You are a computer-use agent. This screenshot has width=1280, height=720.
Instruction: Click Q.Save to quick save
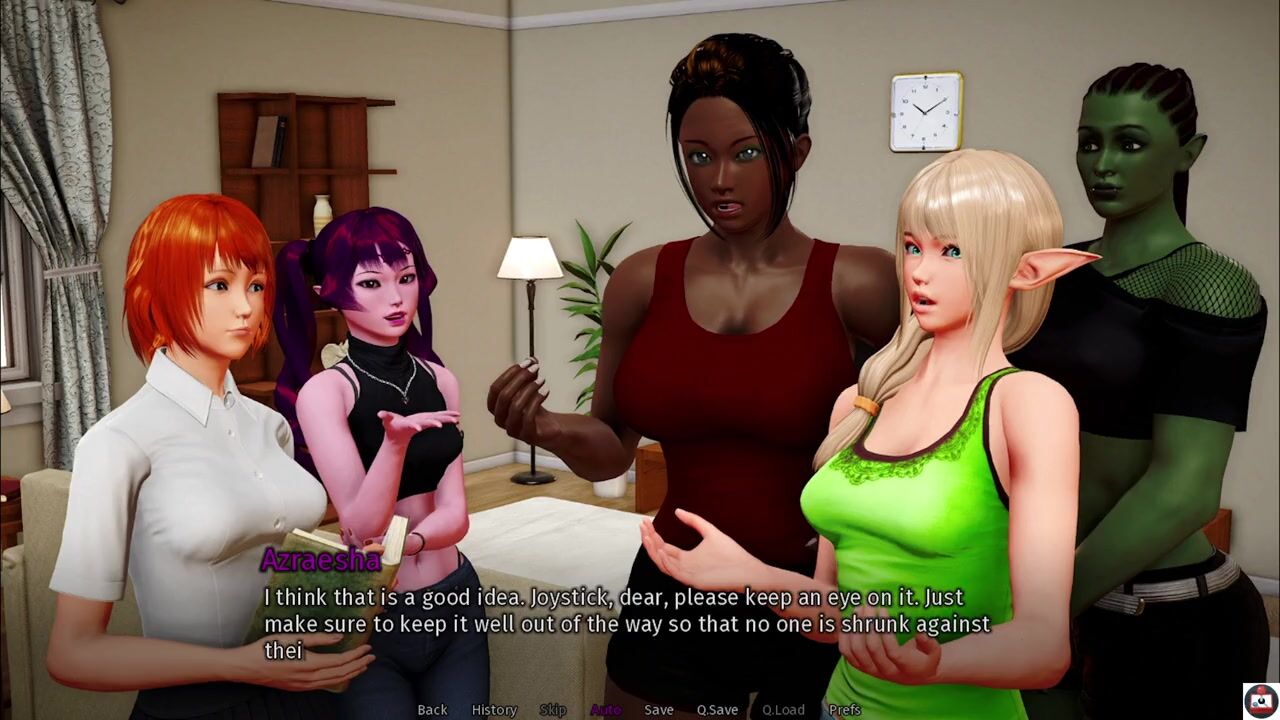pyautogui.click(x=717, y=709)
